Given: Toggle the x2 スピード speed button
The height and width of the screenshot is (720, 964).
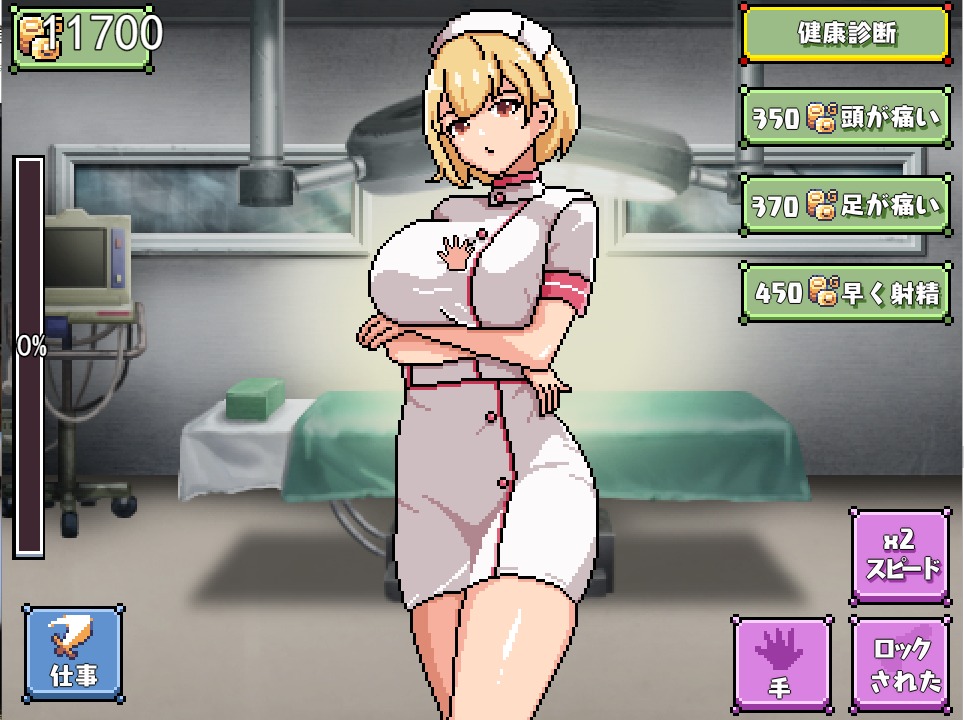Looking at the screenshot, I should click(x=900, y=557).
